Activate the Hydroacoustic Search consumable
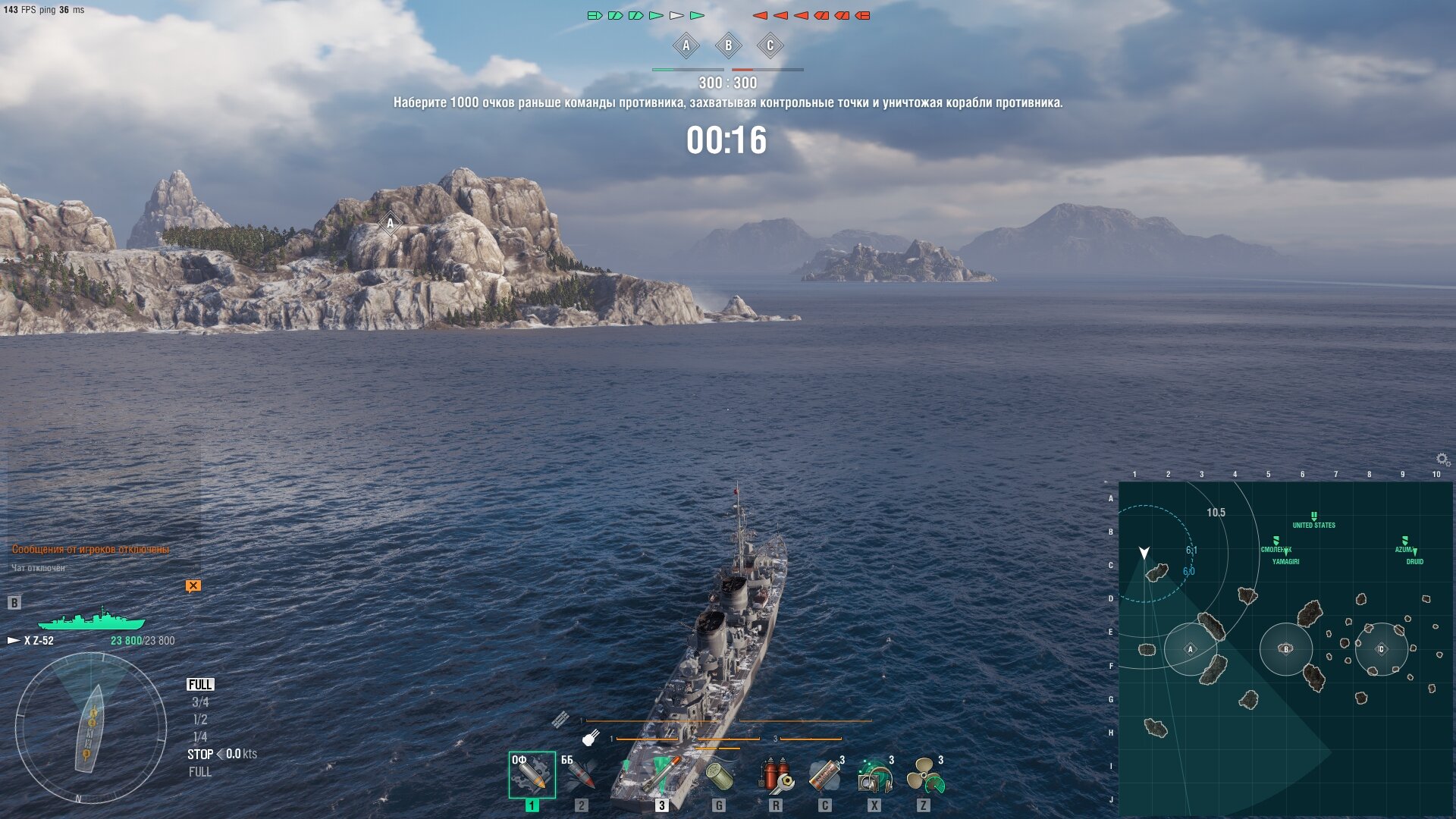Image resolution: width=1456 pixels, height=819 pixels. click(874, 777)
